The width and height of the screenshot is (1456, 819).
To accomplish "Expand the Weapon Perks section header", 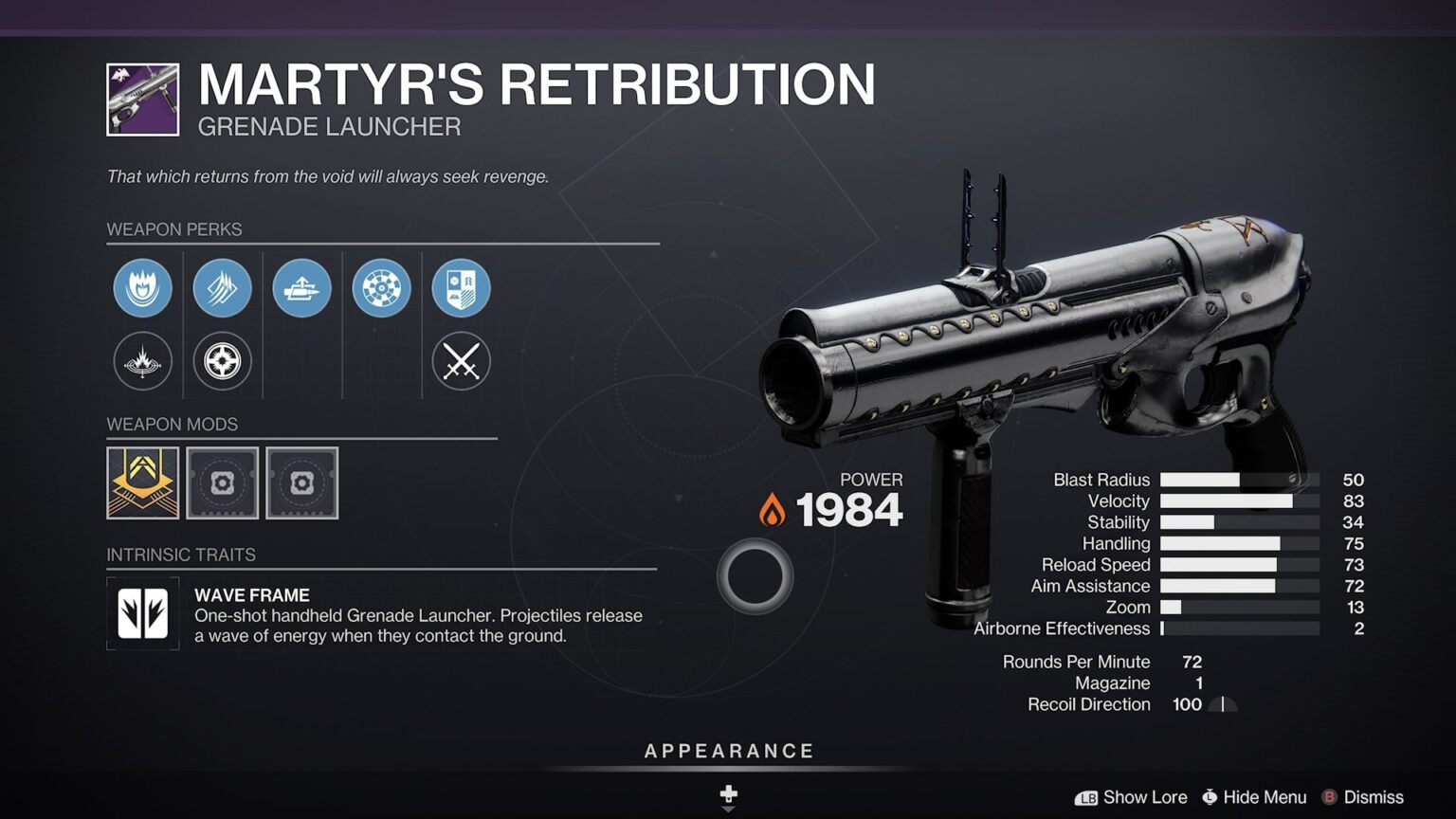I will click(x=173, y=229).
